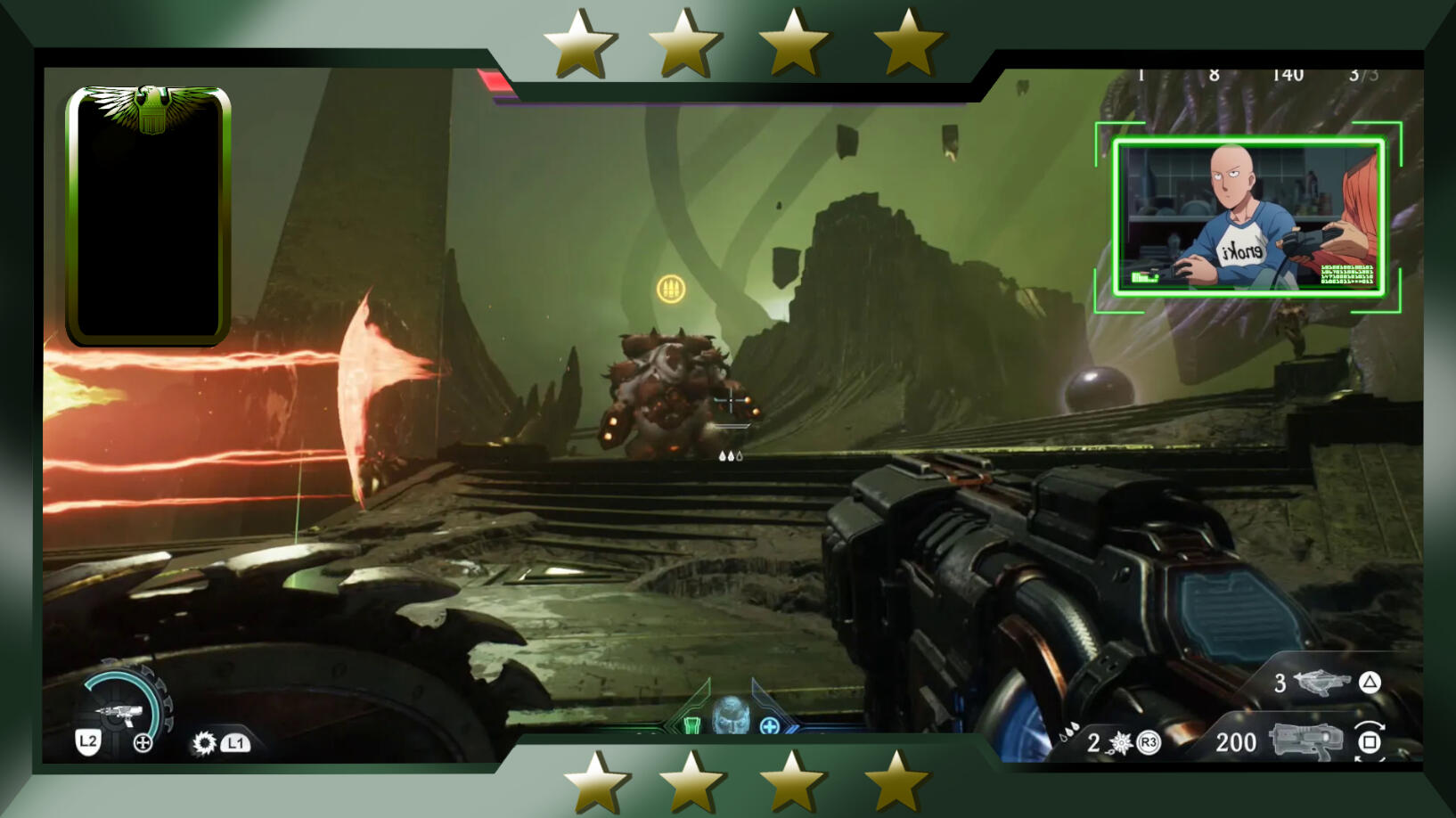Click the black winged-emblem overlay panel
Viewport: 1456px width, 818px height.
[149, 215]
